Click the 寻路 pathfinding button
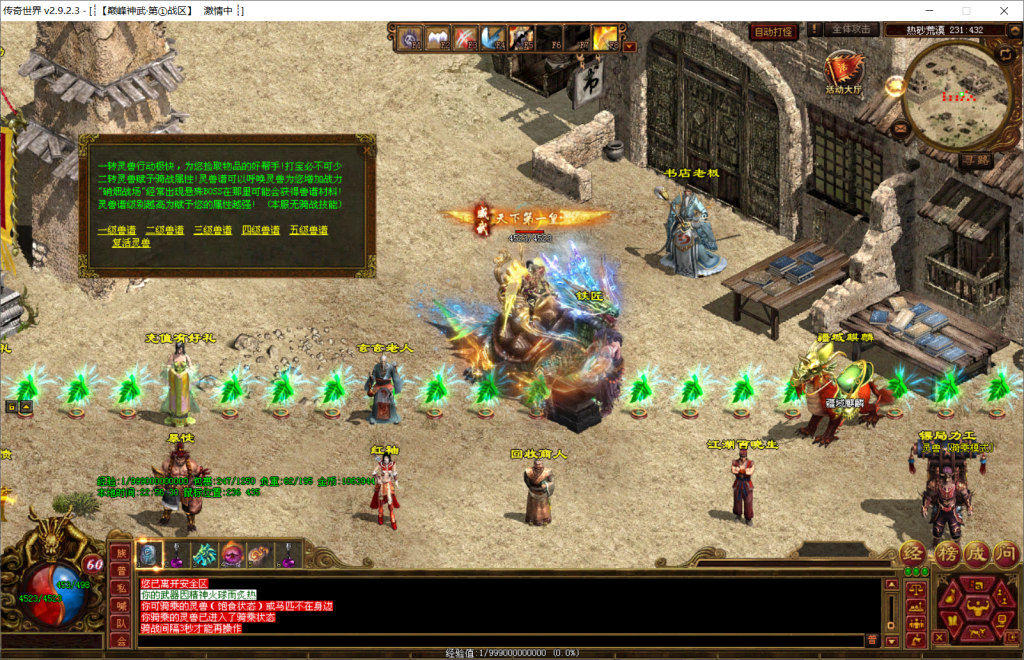1024x660 pixels. [x=975, y=159]
